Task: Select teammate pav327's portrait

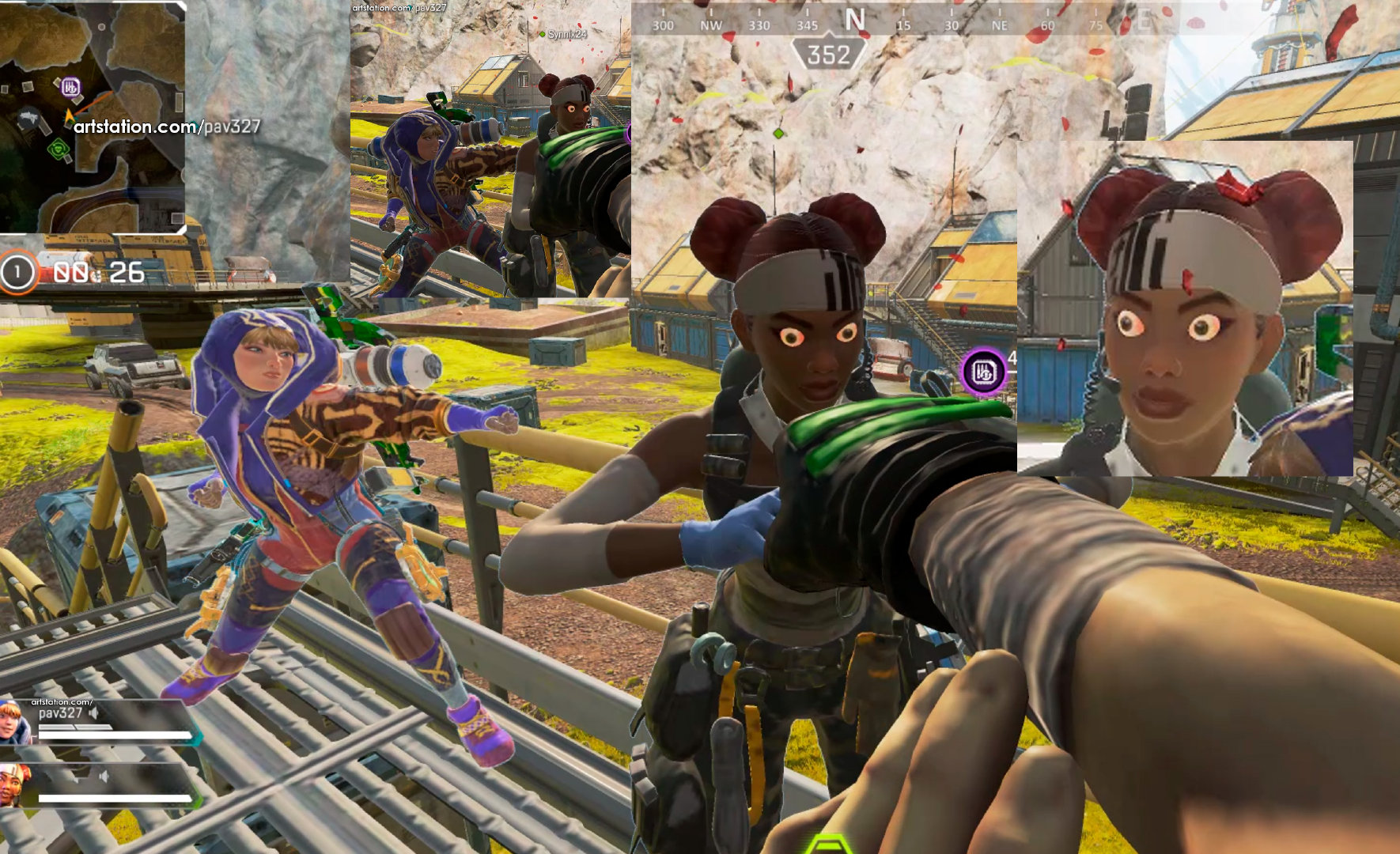Action: [13, 720]
